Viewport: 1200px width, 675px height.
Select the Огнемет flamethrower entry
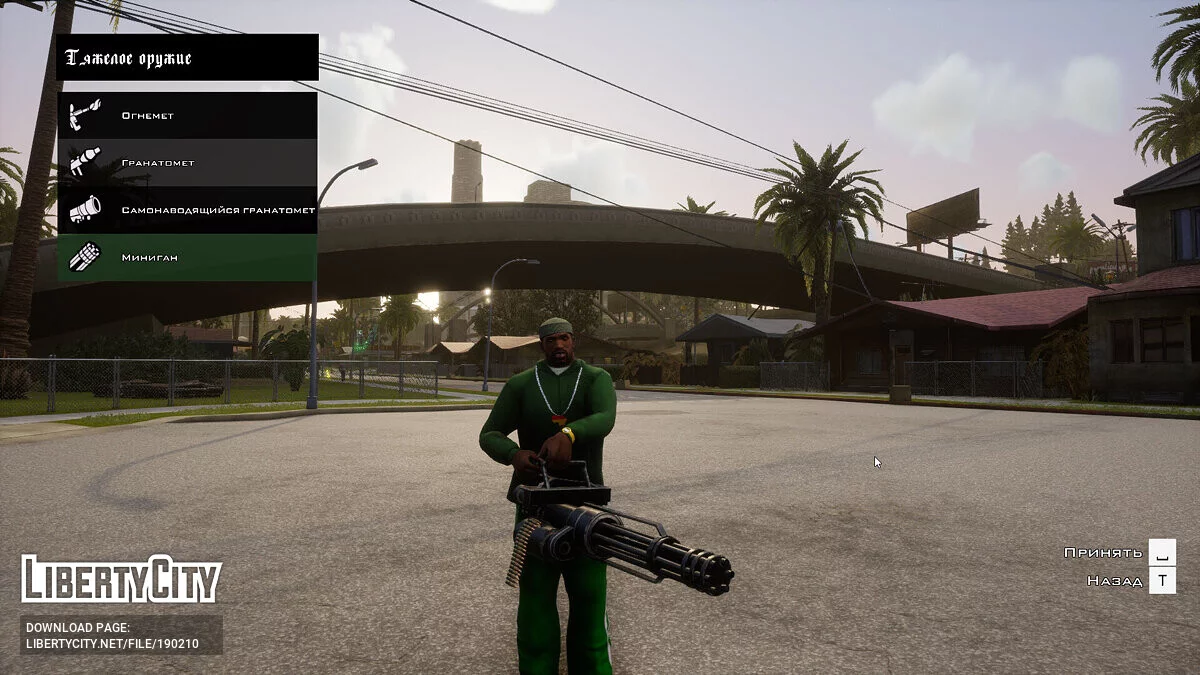click(187, 115)
